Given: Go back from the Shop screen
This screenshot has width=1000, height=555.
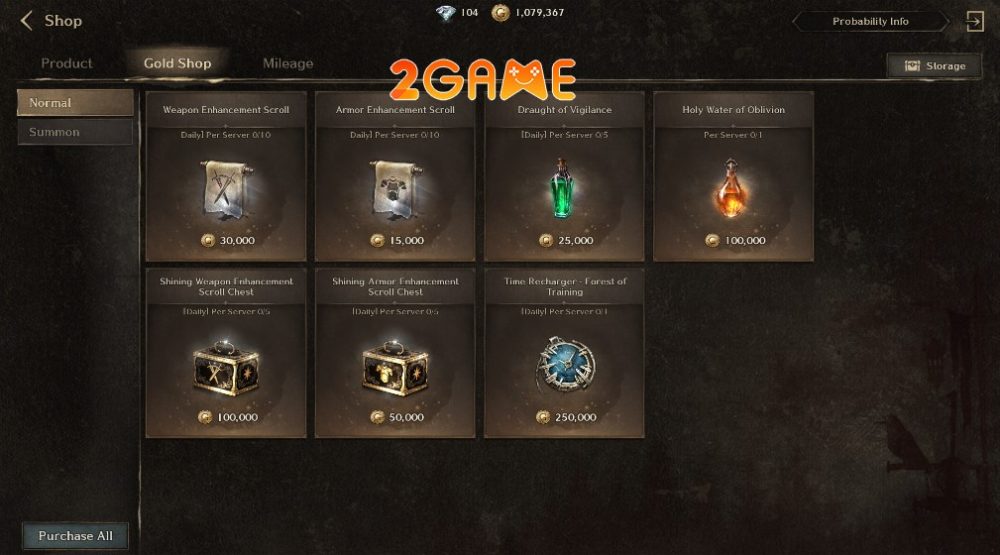Looking at the screenshot, I should click(27, 20).
